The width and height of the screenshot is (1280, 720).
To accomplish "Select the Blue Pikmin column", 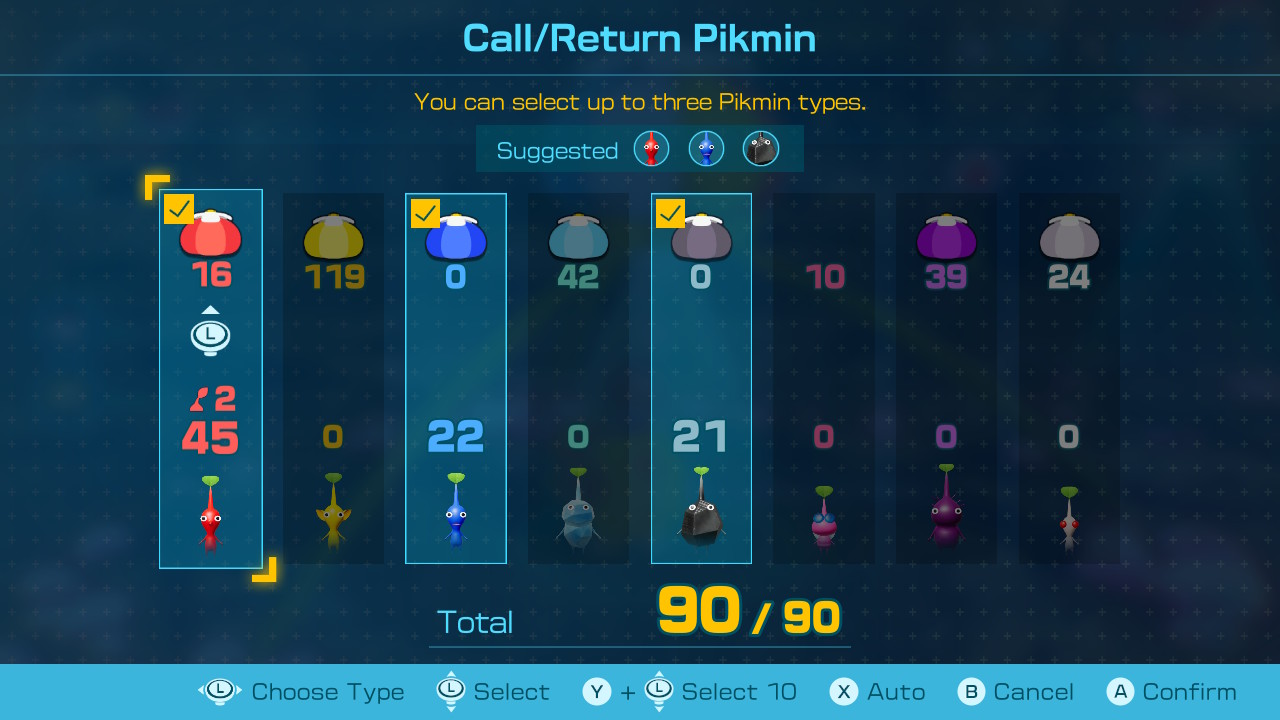I will click(456, 378).
